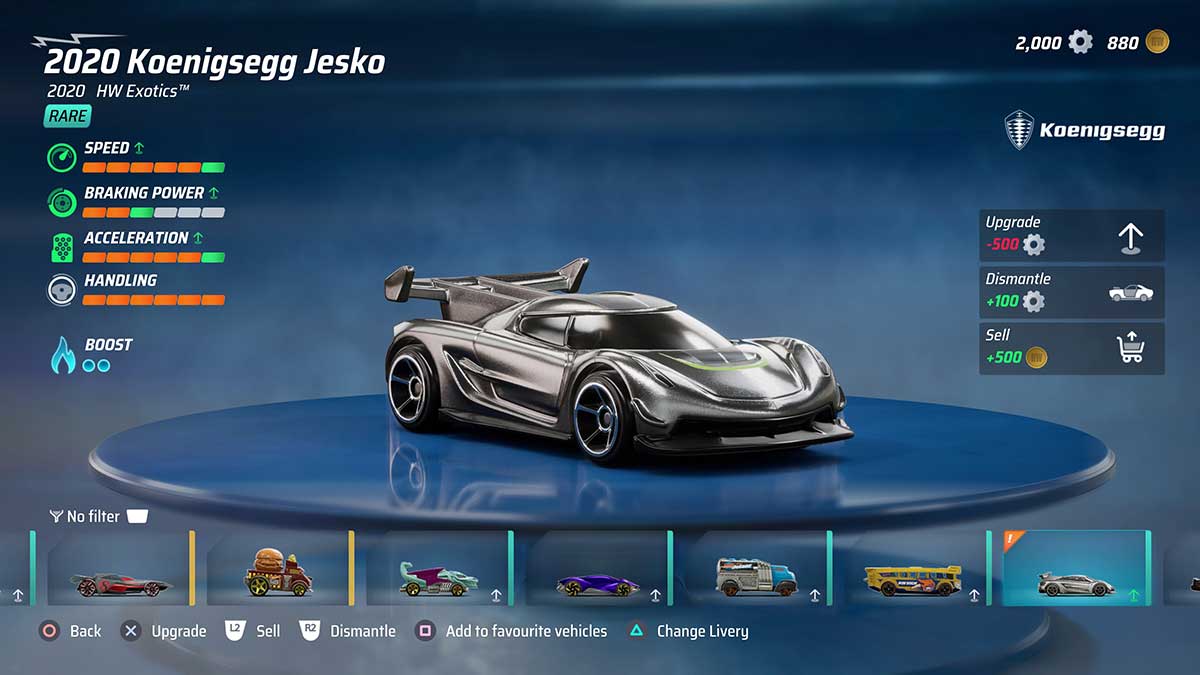
Task: Choose the Upgrade option costing 500 gears
Action: (x=1071, y=235)
